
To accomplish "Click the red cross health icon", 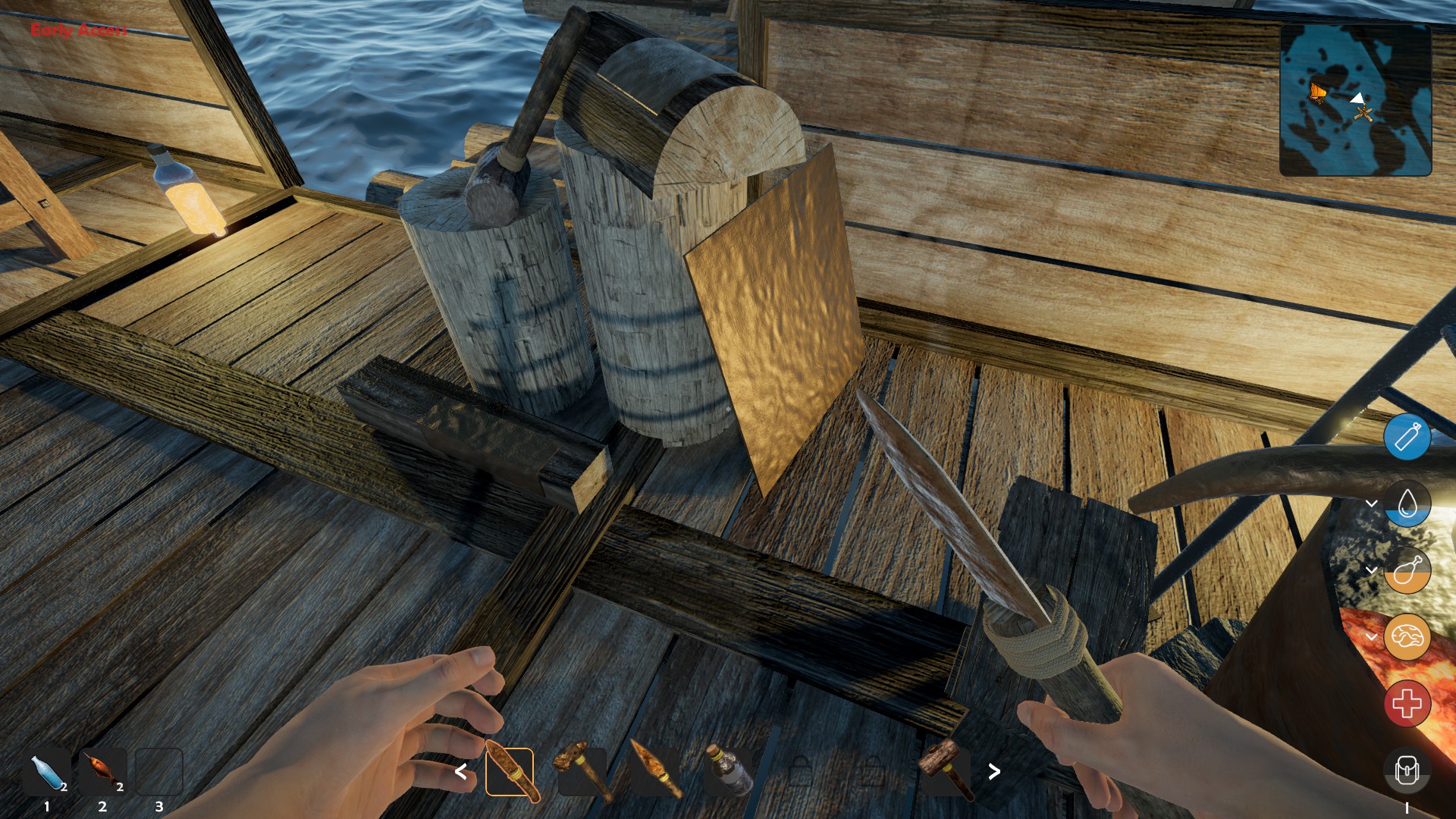I will pos(1407,704).
